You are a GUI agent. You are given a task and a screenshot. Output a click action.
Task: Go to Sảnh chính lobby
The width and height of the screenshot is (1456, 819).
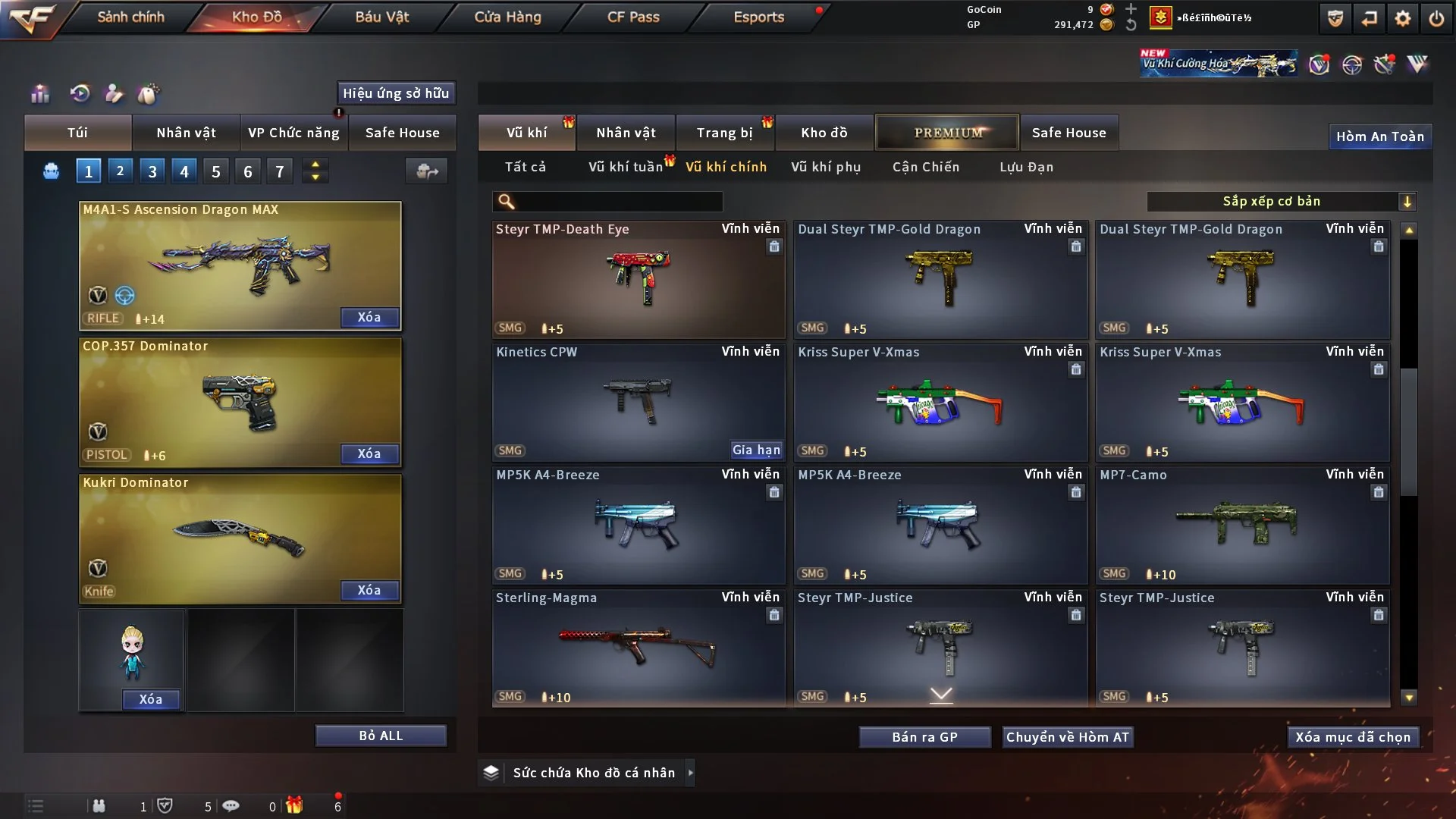tap(130, 17)
